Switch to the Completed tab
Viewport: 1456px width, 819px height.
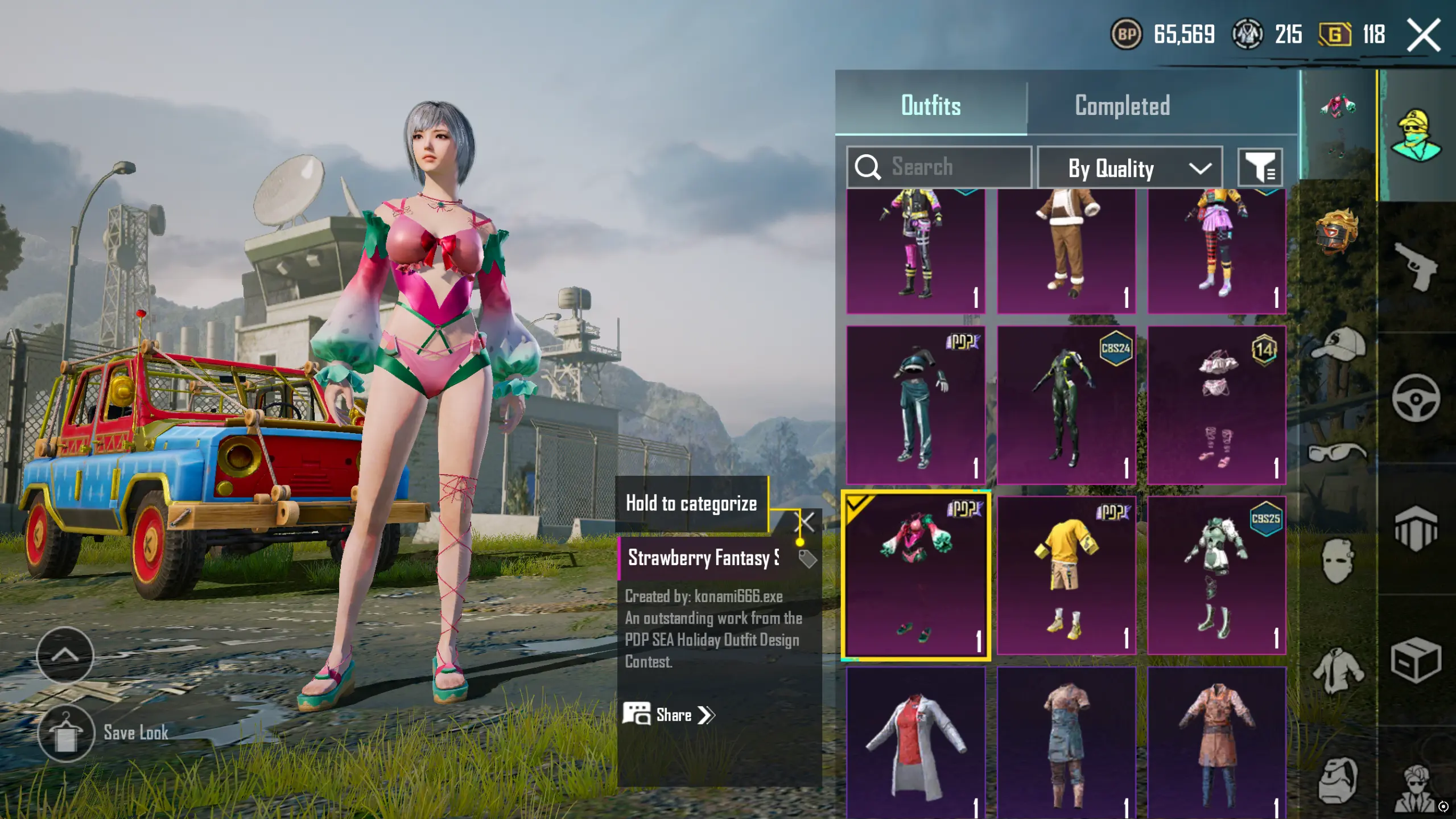(x=1121, y=106)
